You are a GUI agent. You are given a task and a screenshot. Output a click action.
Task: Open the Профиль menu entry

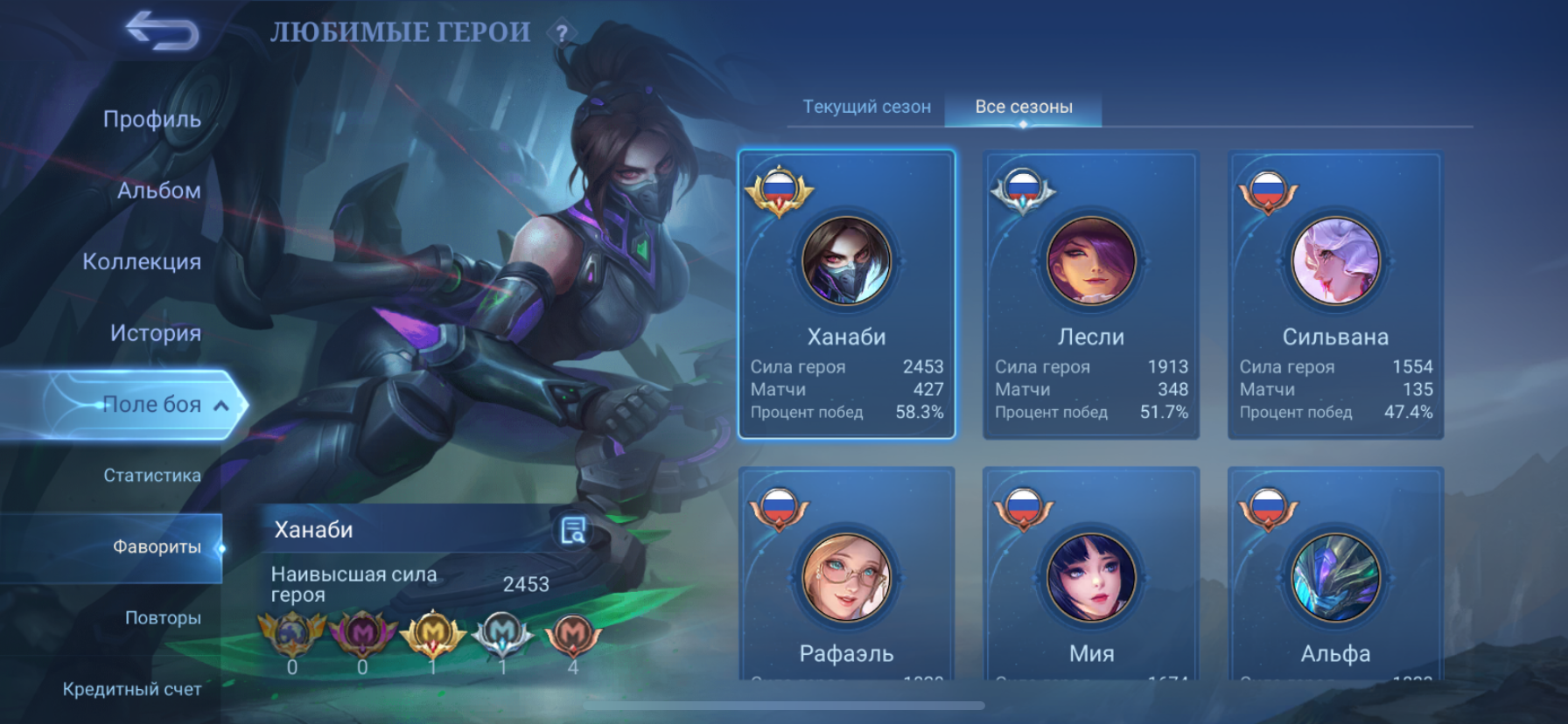point(151,119)
